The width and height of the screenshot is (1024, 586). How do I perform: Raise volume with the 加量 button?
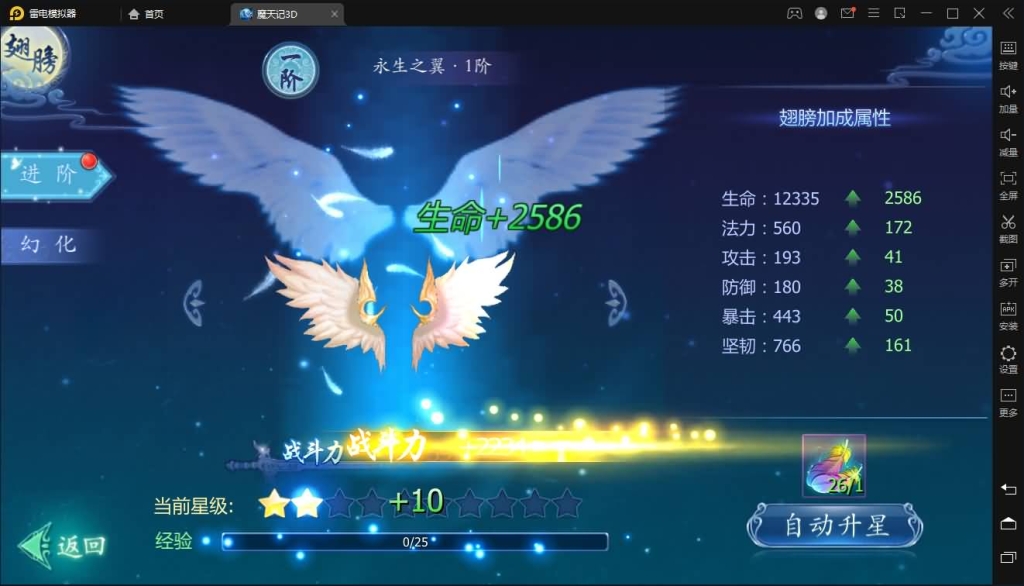(1008, 97)
